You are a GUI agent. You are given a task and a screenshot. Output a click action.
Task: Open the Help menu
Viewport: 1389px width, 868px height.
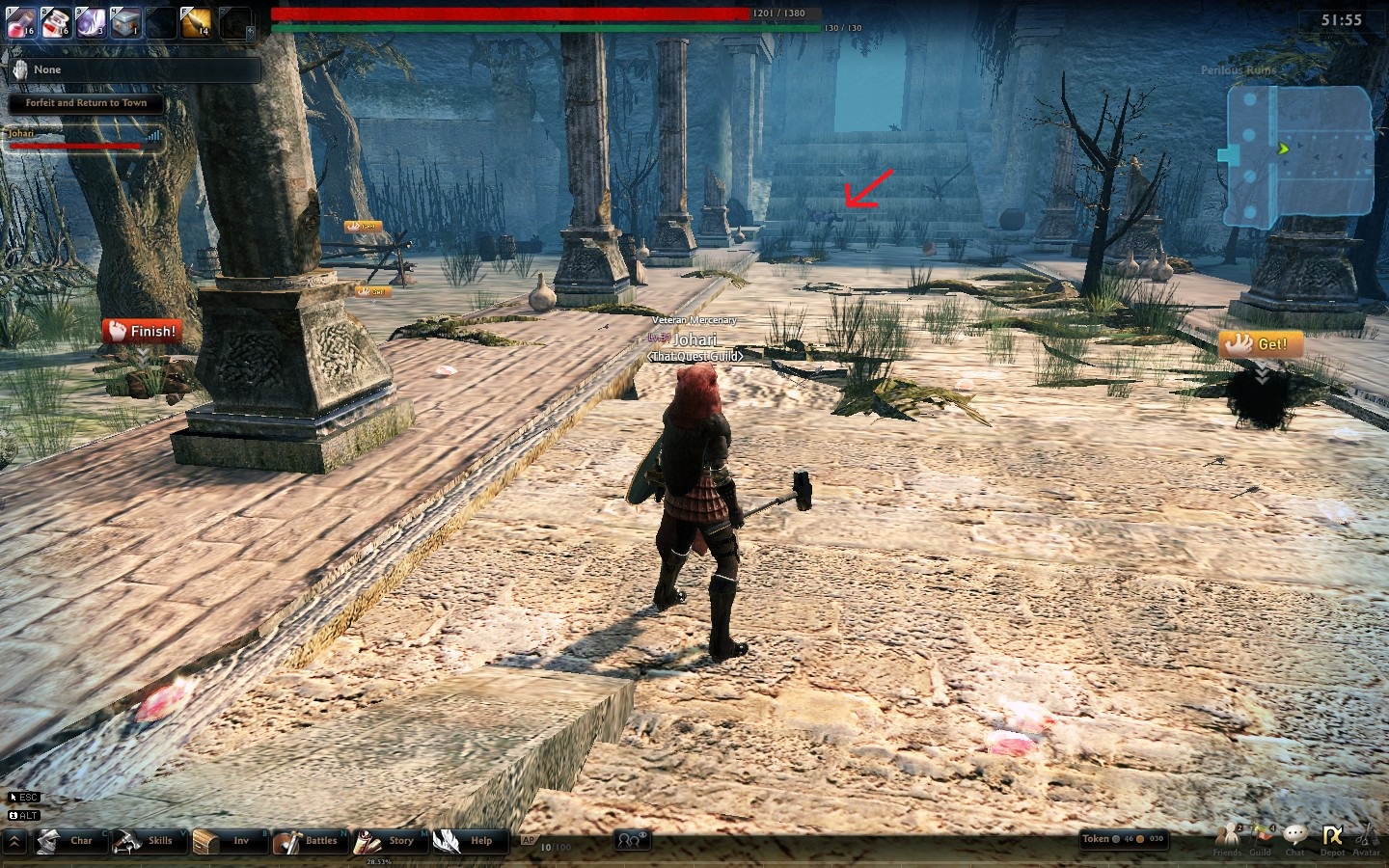tap(468, 841)
